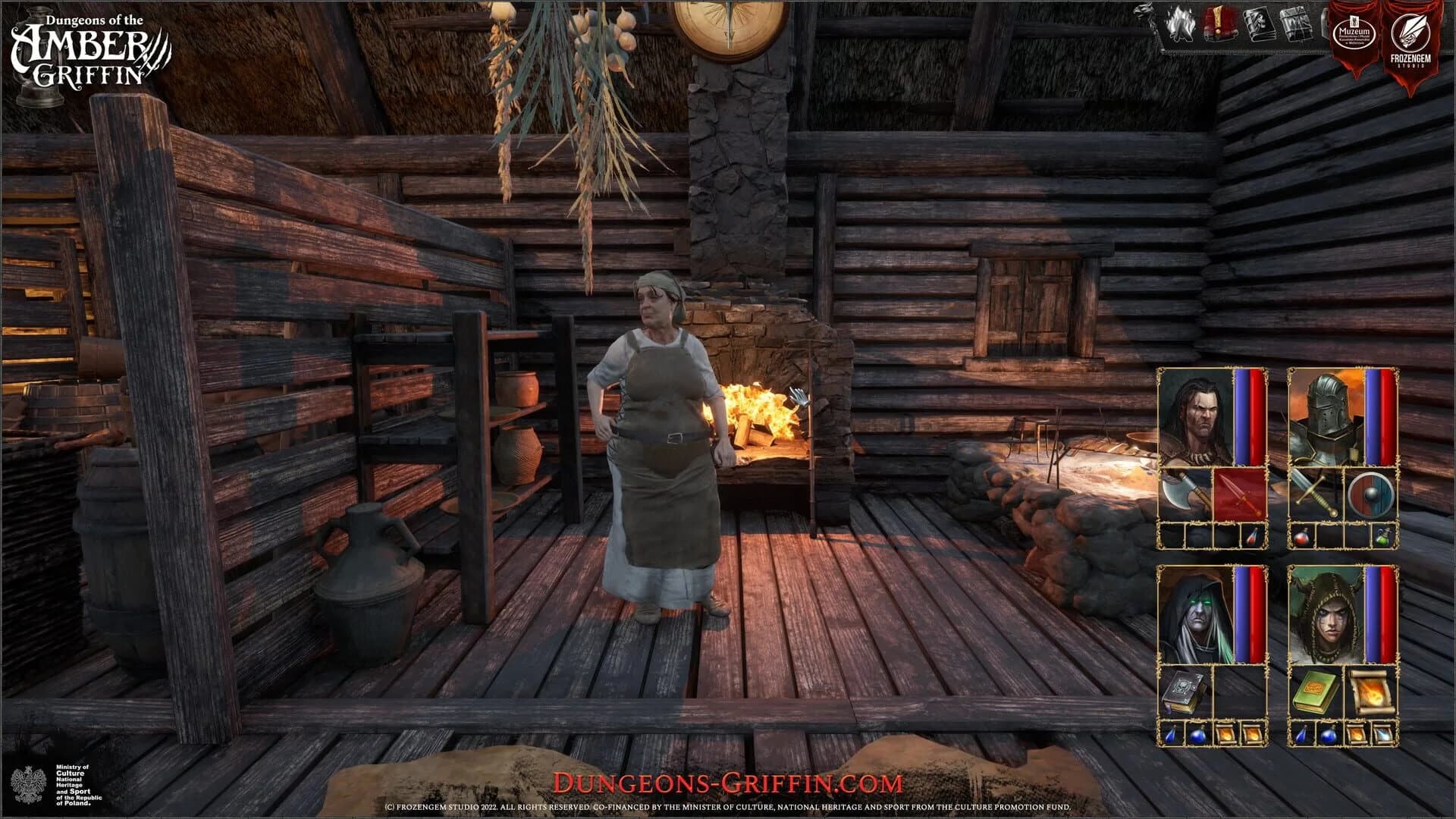
Task: Open the necromancer's spellbook icon
Action: pyautogui.click(x=1185, y=690)
